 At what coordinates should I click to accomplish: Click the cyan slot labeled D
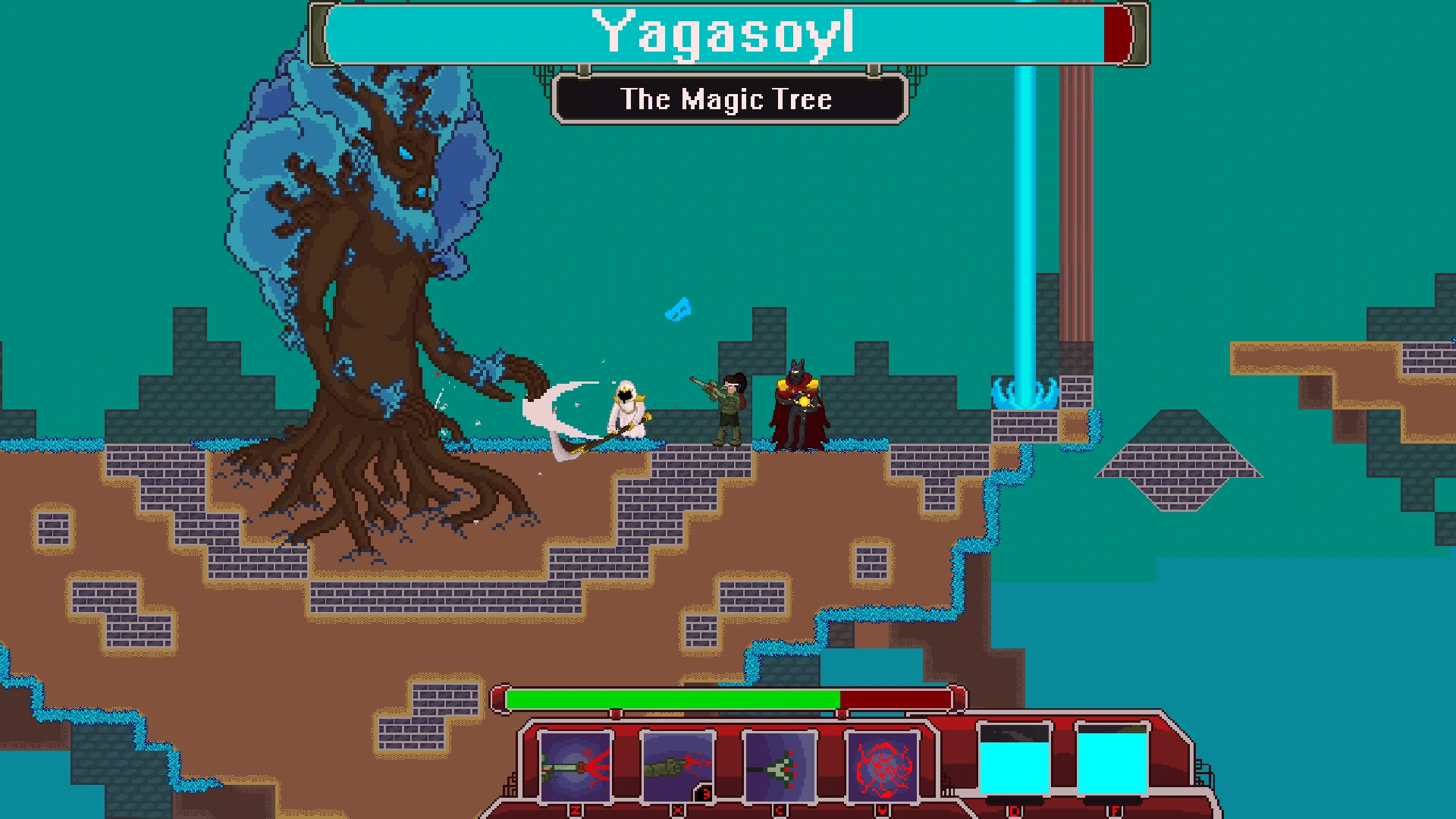pyautogui.click(x=1015, y=761)
